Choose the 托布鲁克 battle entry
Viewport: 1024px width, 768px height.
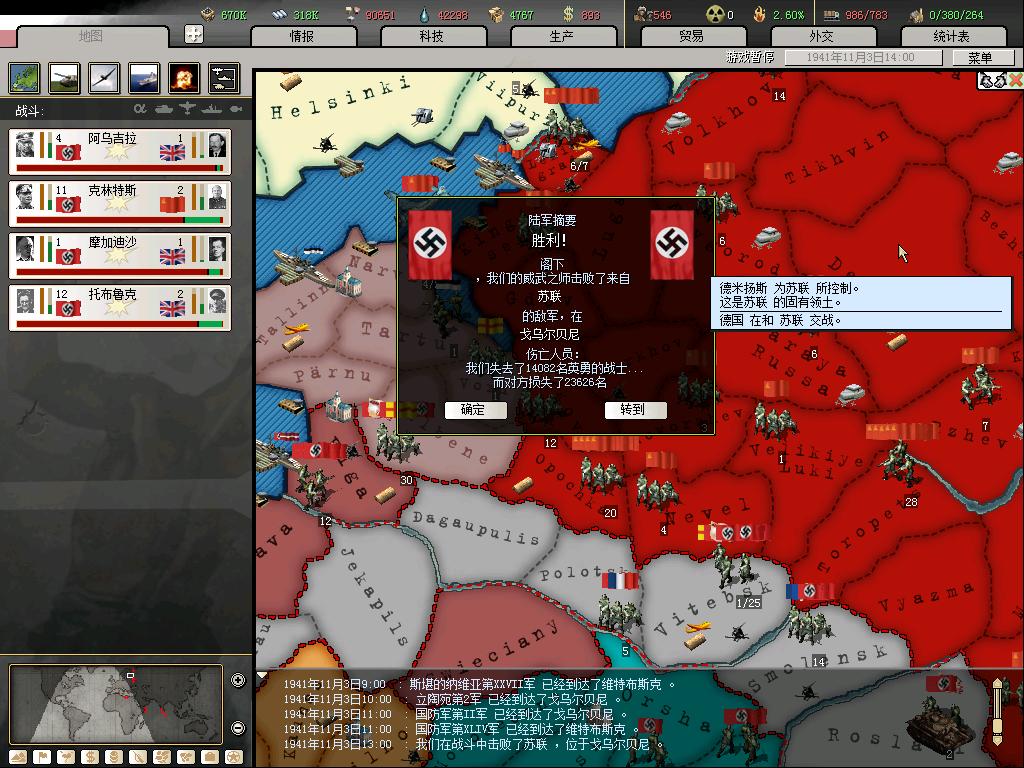pos(120,307)
